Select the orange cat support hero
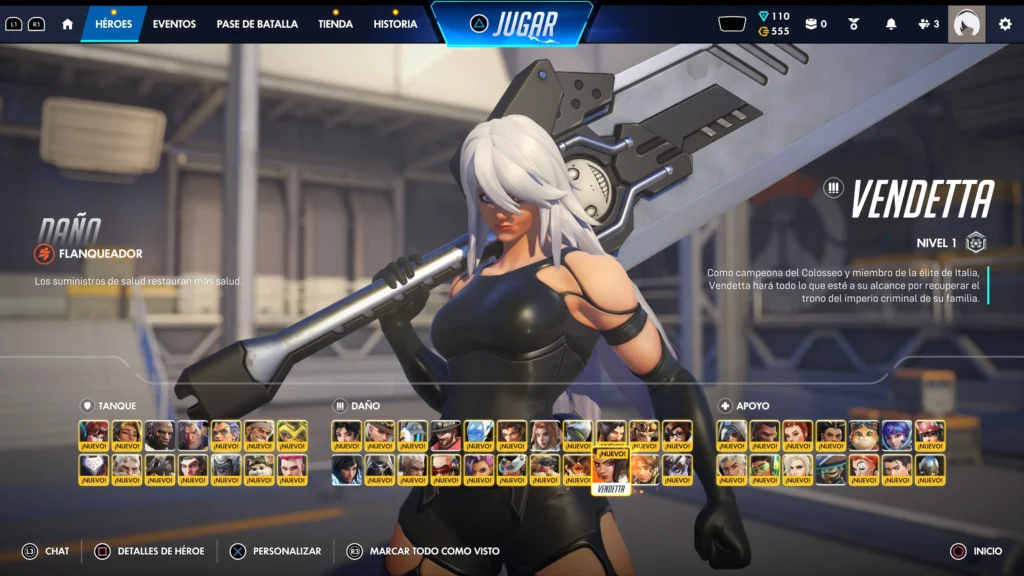The height and width of the screenshot is (576, 1024). tap(863, 435)
